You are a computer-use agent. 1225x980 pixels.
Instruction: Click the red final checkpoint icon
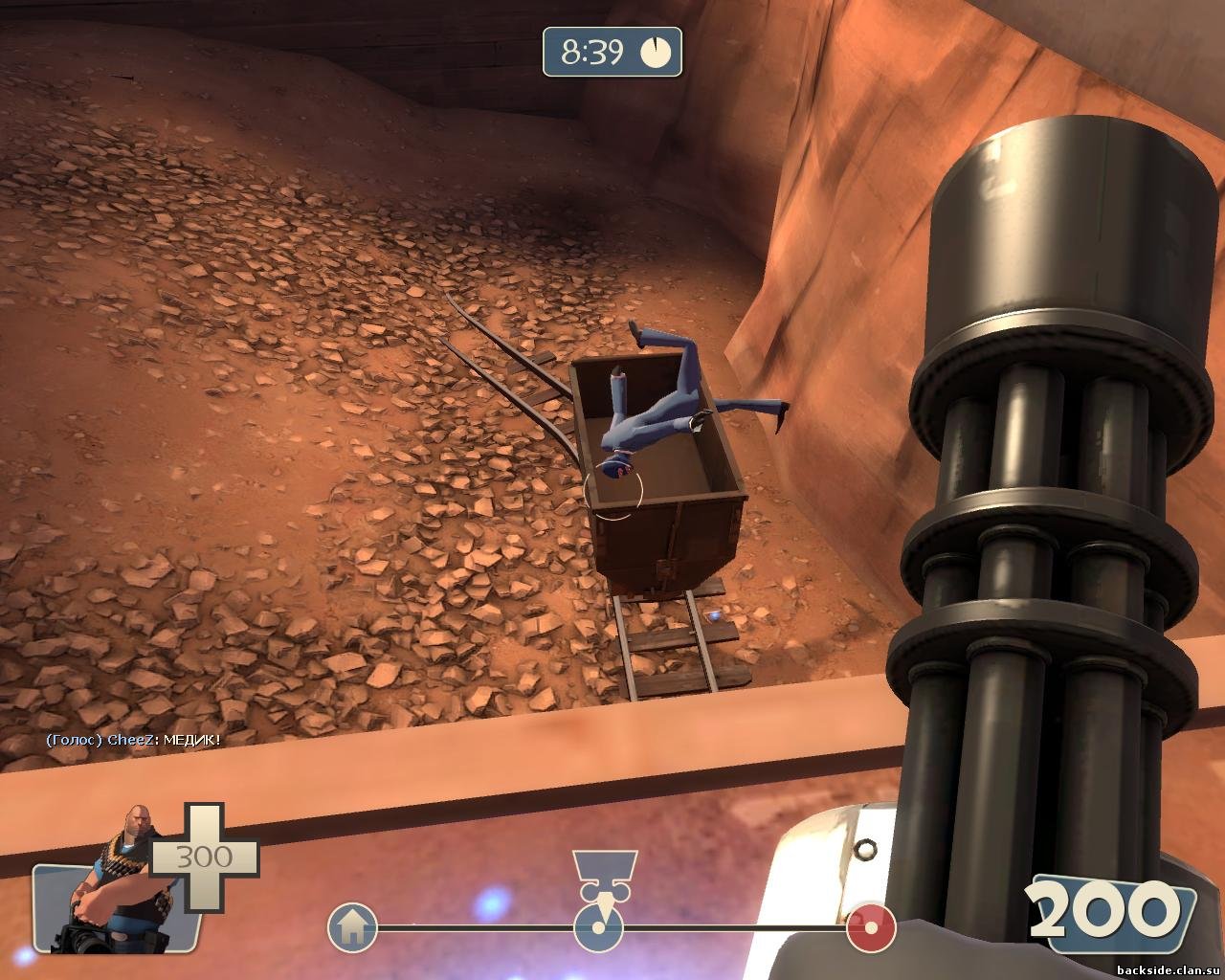[x=871, y=926]
